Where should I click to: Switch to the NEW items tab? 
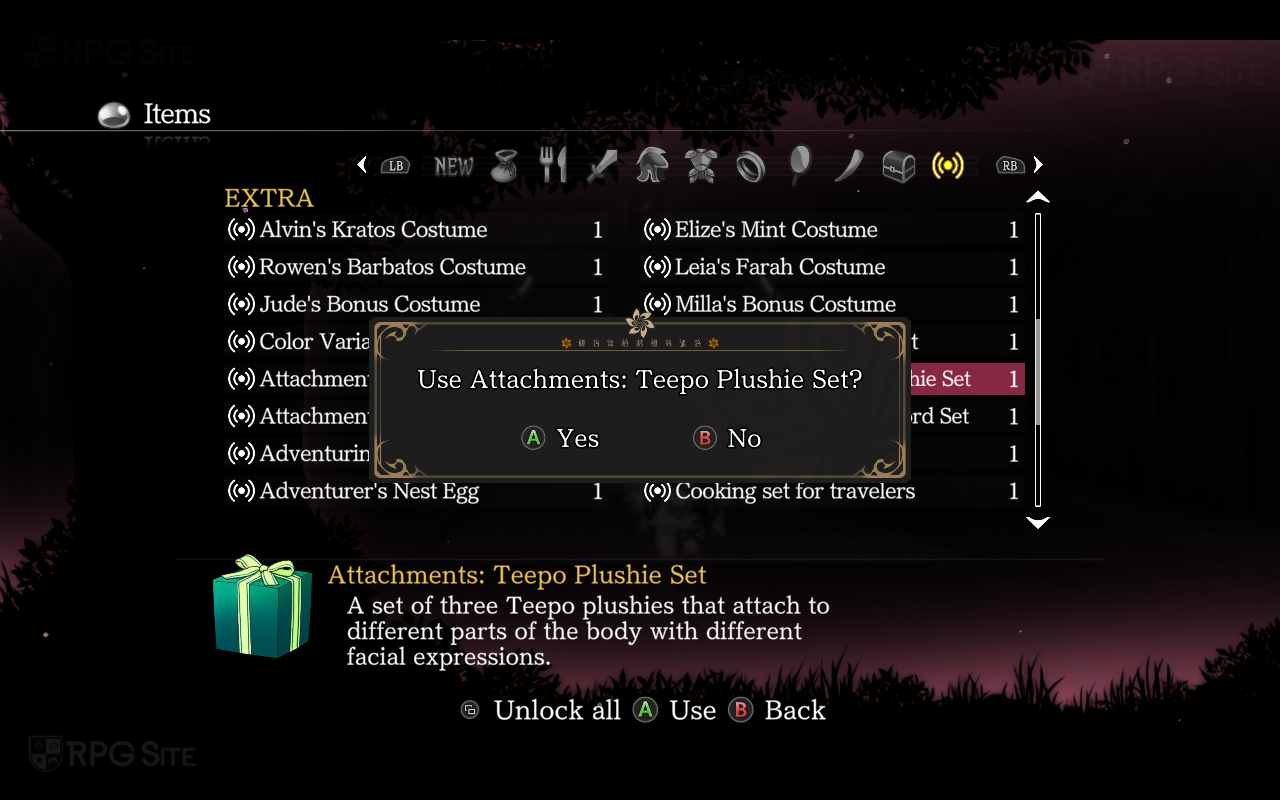[x=454, y=166]
